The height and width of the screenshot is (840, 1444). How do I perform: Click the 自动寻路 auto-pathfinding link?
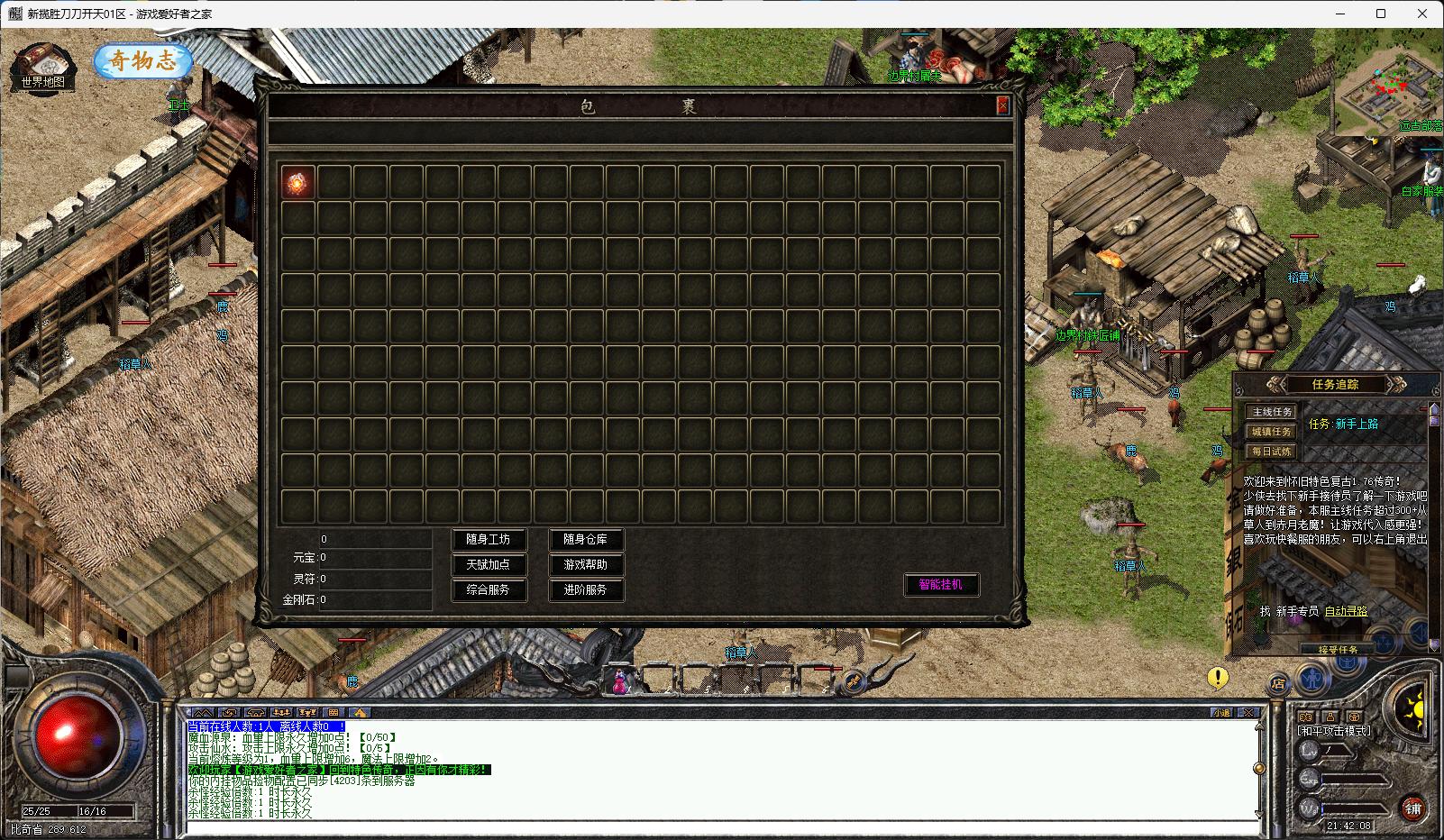(x=1346, y=611)
